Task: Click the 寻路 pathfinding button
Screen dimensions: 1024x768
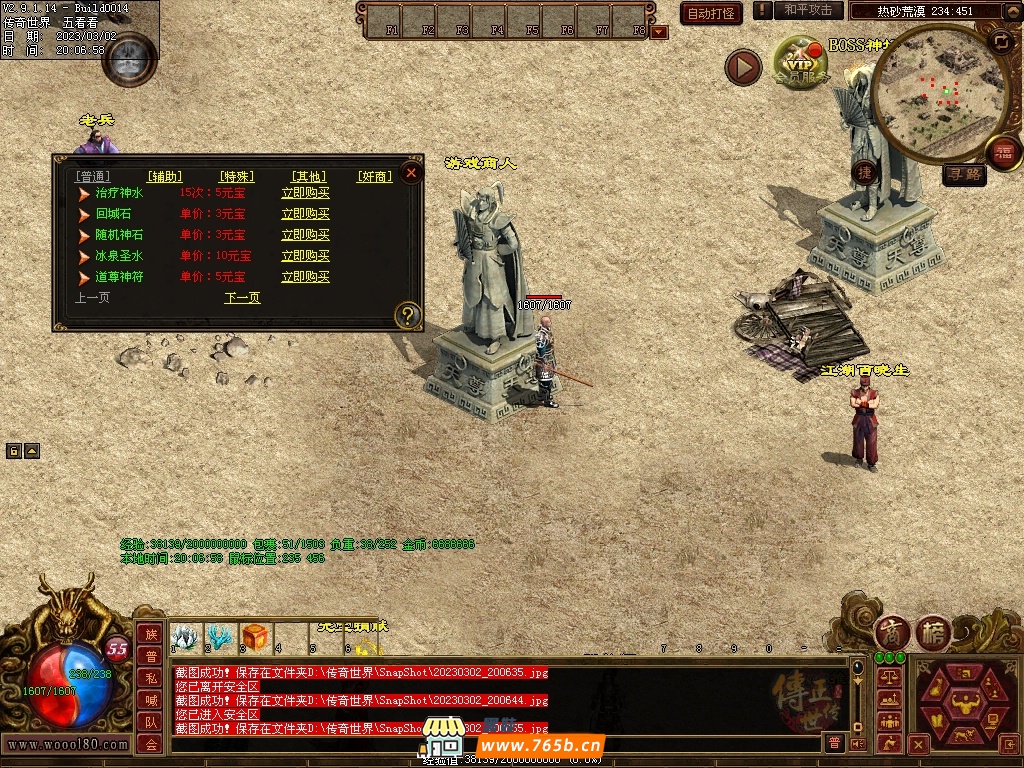Action: pos(964,175)
